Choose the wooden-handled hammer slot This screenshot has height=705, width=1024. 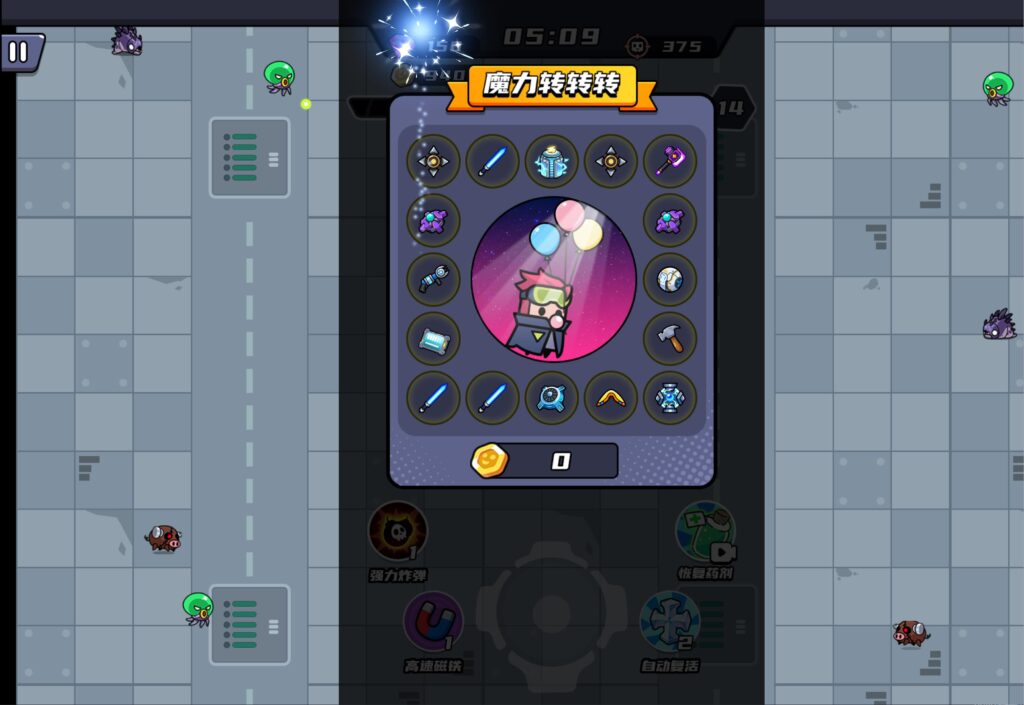pos(670,339)
